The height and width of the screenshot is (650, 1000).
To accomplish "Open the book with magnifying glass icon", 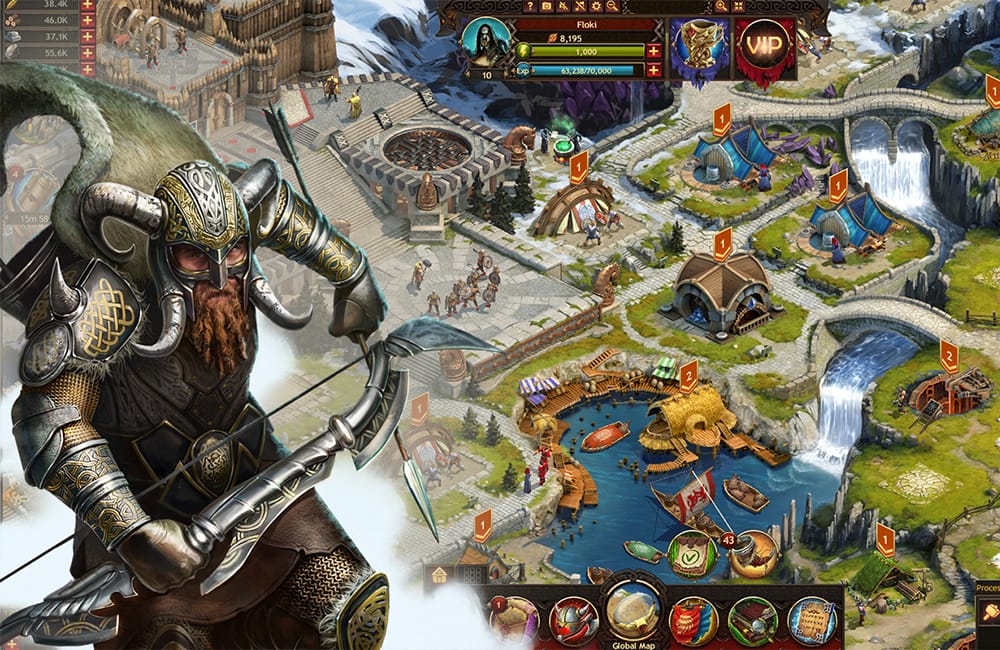I will 752,621.
